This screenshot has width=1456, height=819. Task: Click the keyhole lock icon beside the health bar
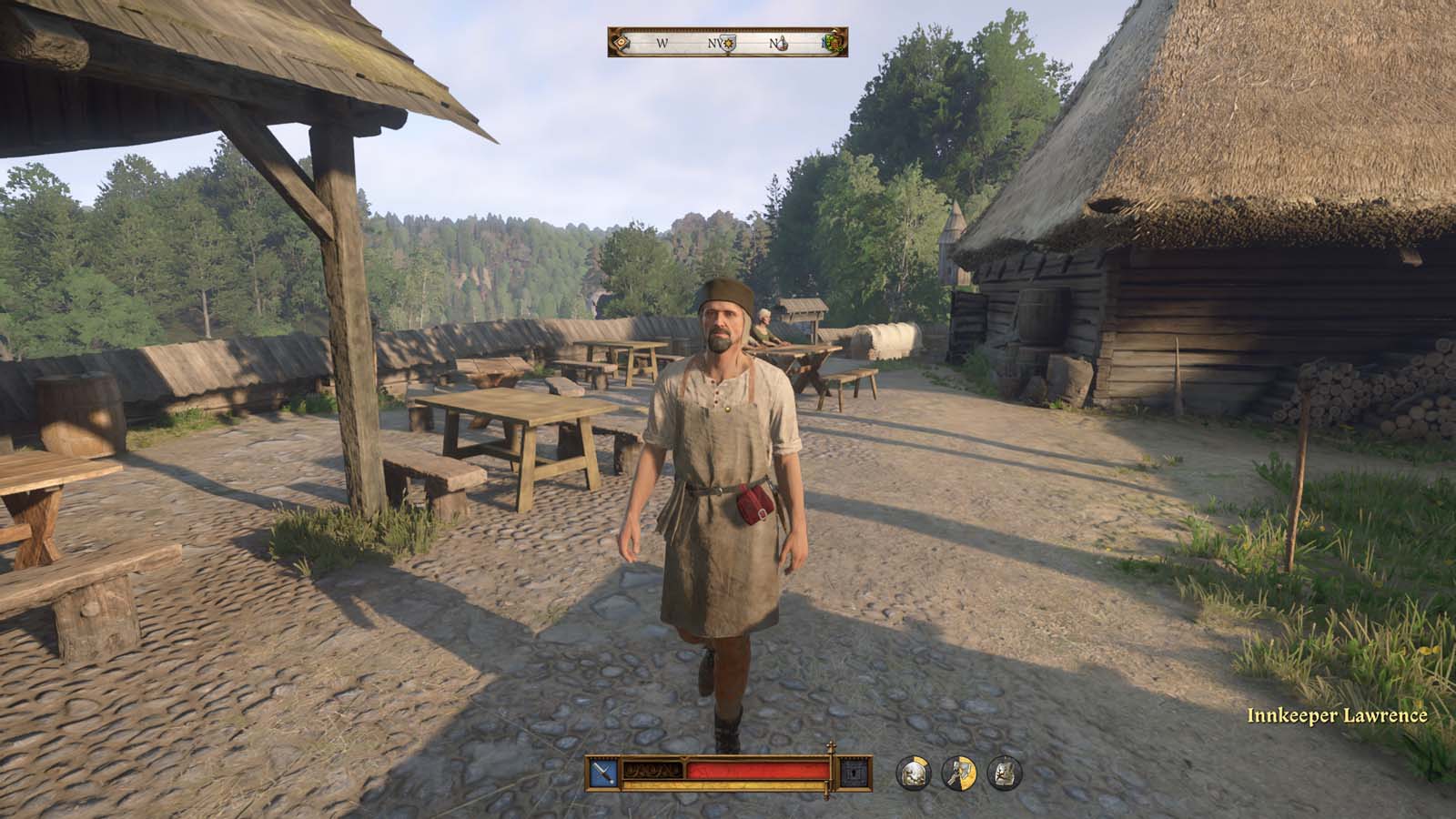[854, 773]
